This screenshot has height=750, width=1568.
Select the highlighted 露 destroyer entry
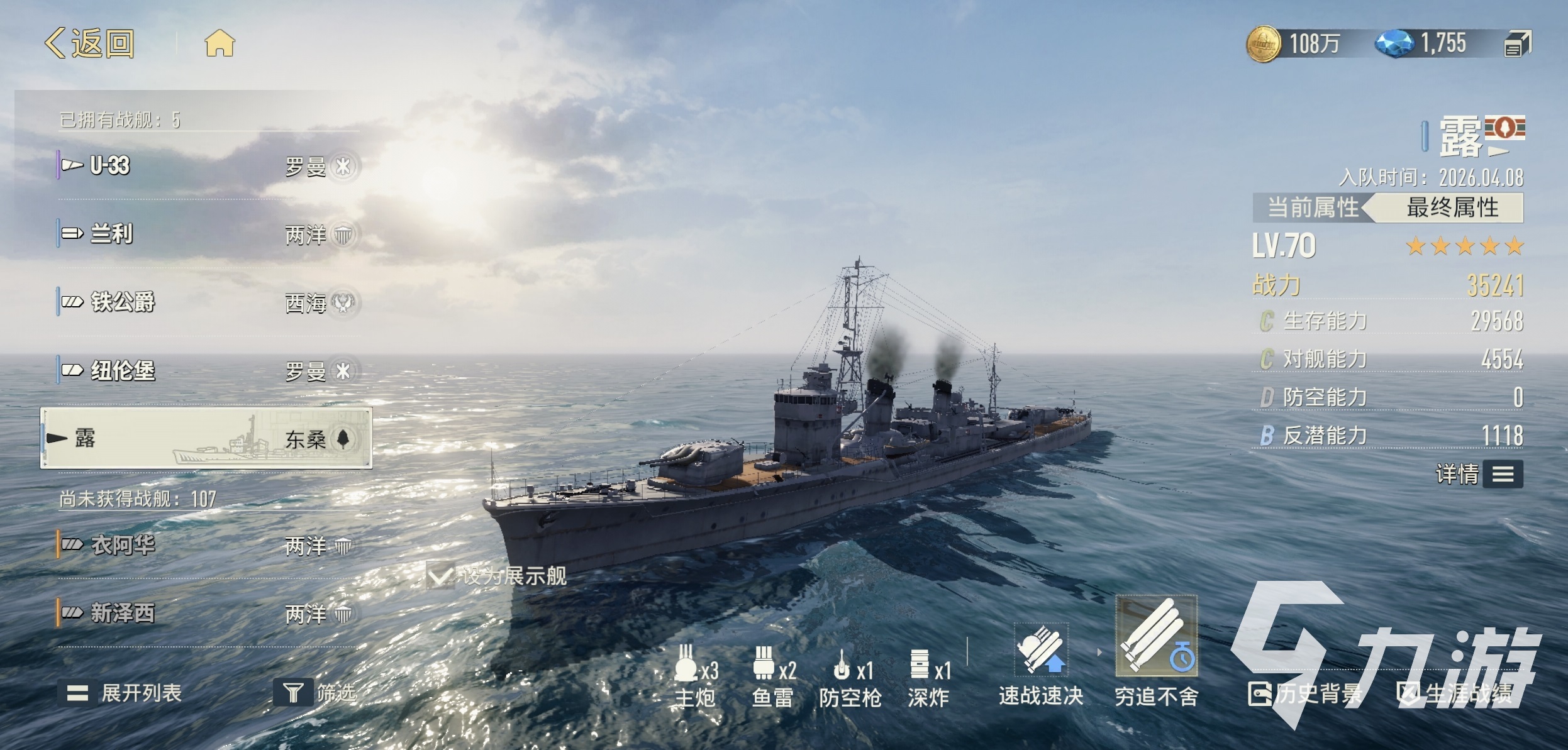click(206, 438)
